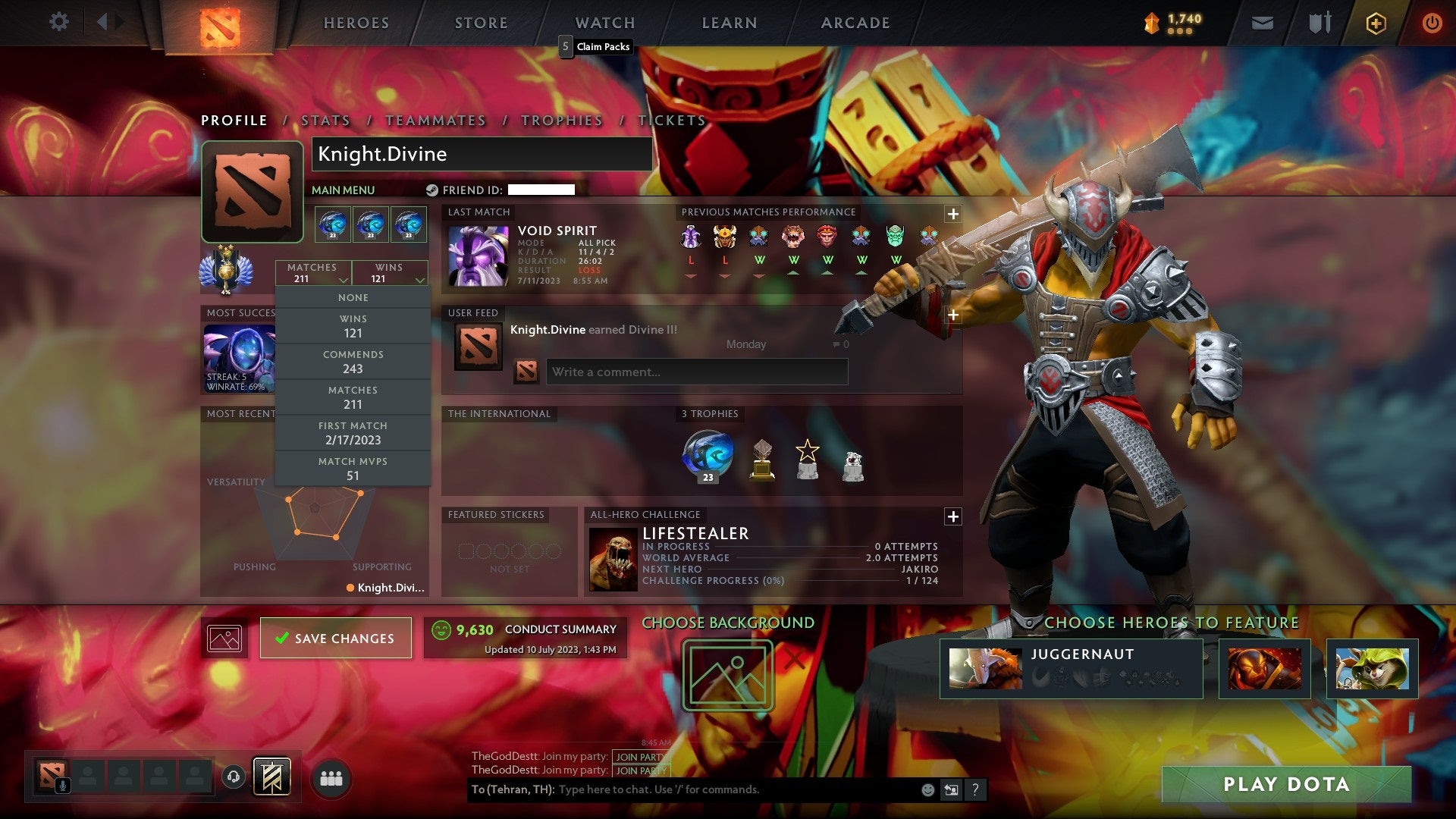
Task: Select FIRST MATCH 2/17/2023 in the stat list
Action: (x=353, y=433)
